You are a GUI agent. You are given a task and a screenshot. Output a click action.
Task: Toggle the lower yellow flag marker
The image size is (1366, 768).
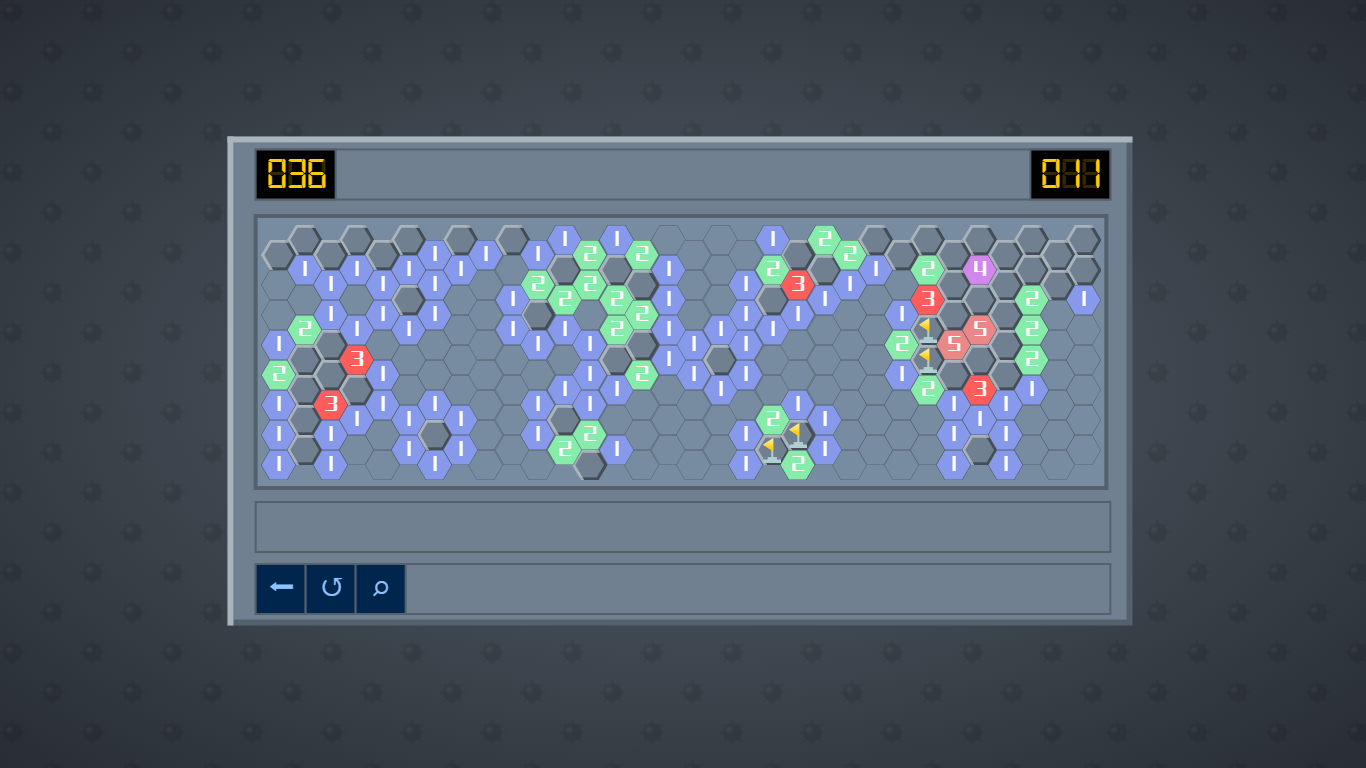[927, 362]
